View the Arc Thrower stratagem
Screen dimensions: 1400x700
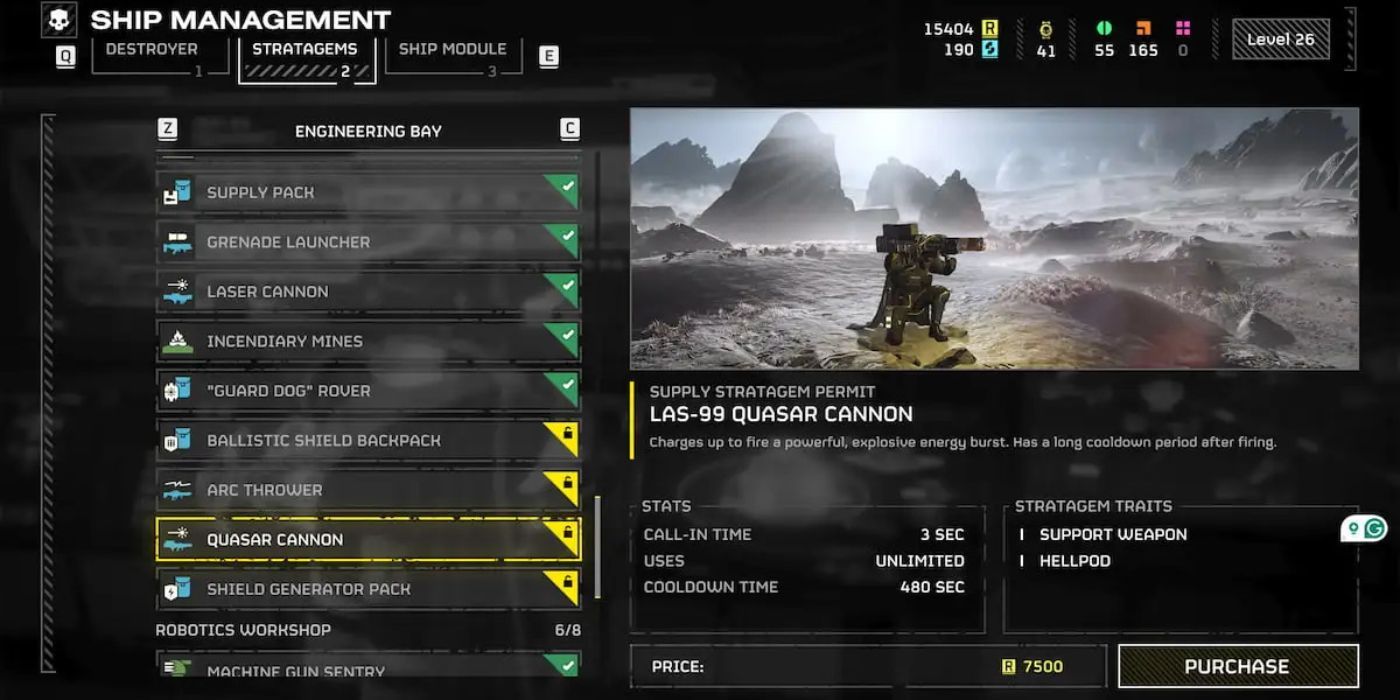click(368, 490)
